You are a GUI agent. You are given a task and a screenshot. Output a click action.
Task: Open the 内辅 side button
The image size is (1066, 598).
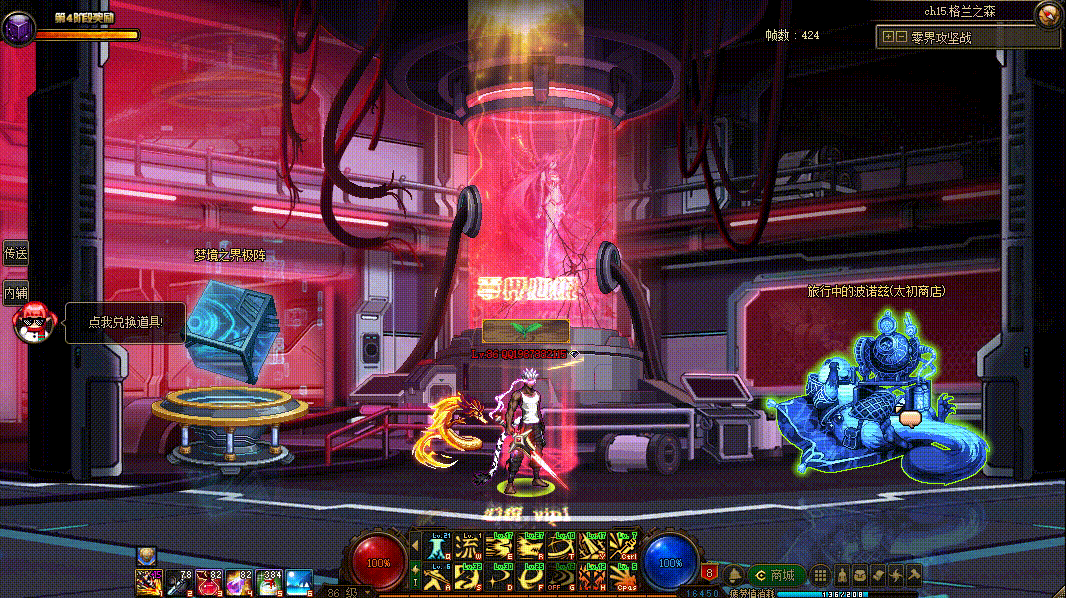click(x=15, y=293)
